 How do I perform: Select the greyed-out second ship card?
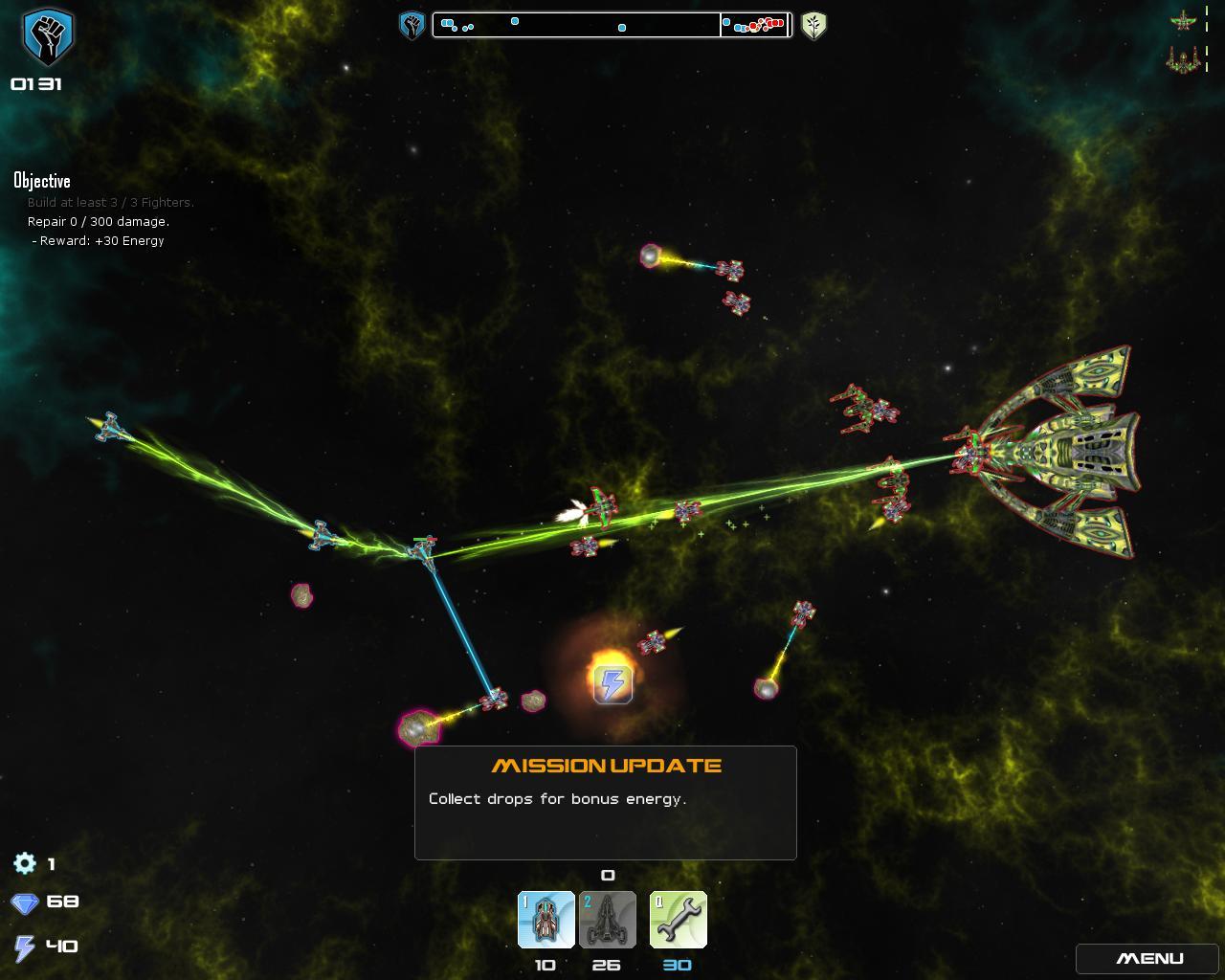click(x=607, y=920)
